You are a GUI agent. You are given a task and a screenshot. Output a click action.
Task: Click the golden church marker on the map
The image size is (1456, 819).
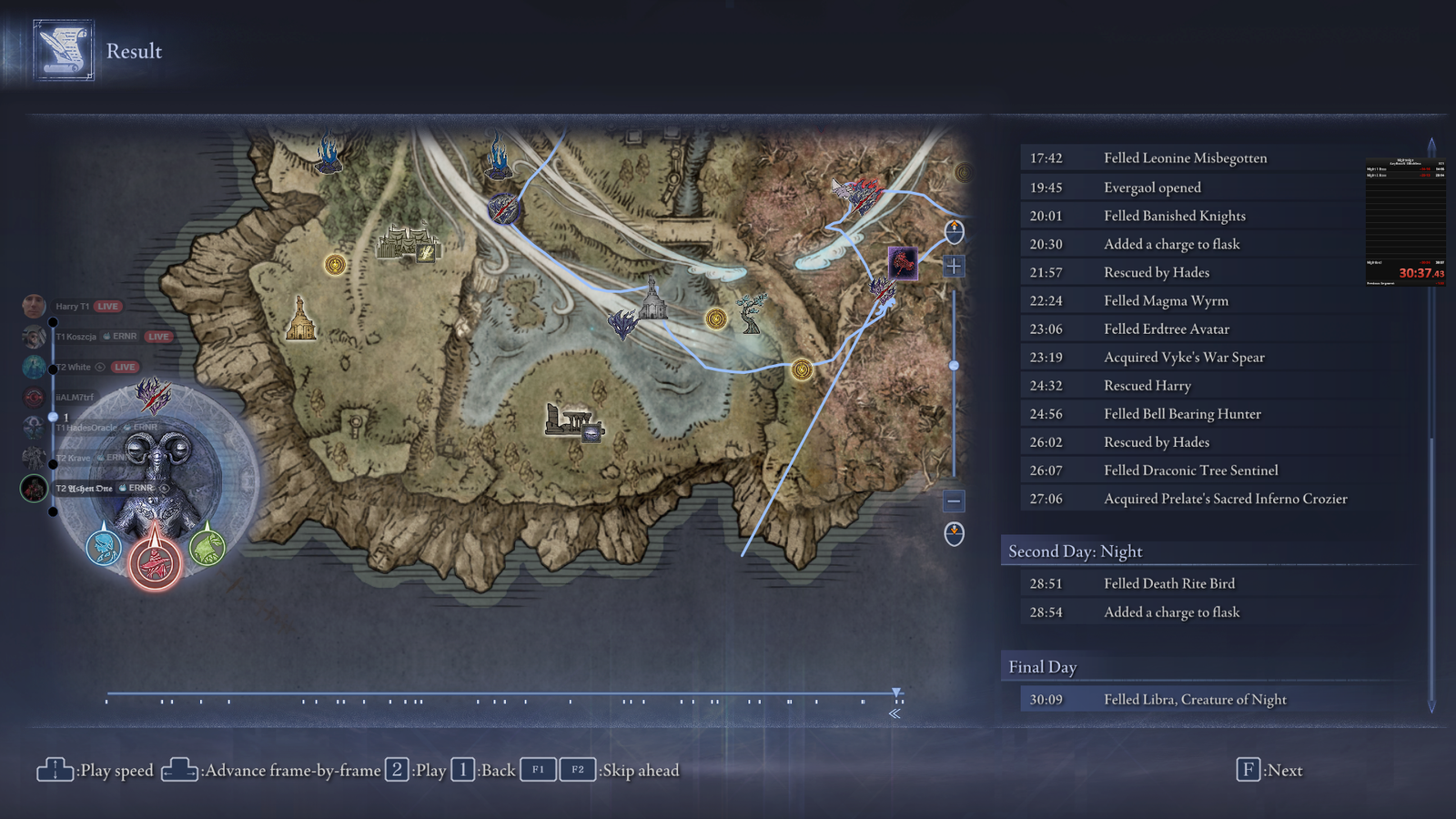[299, 318]
